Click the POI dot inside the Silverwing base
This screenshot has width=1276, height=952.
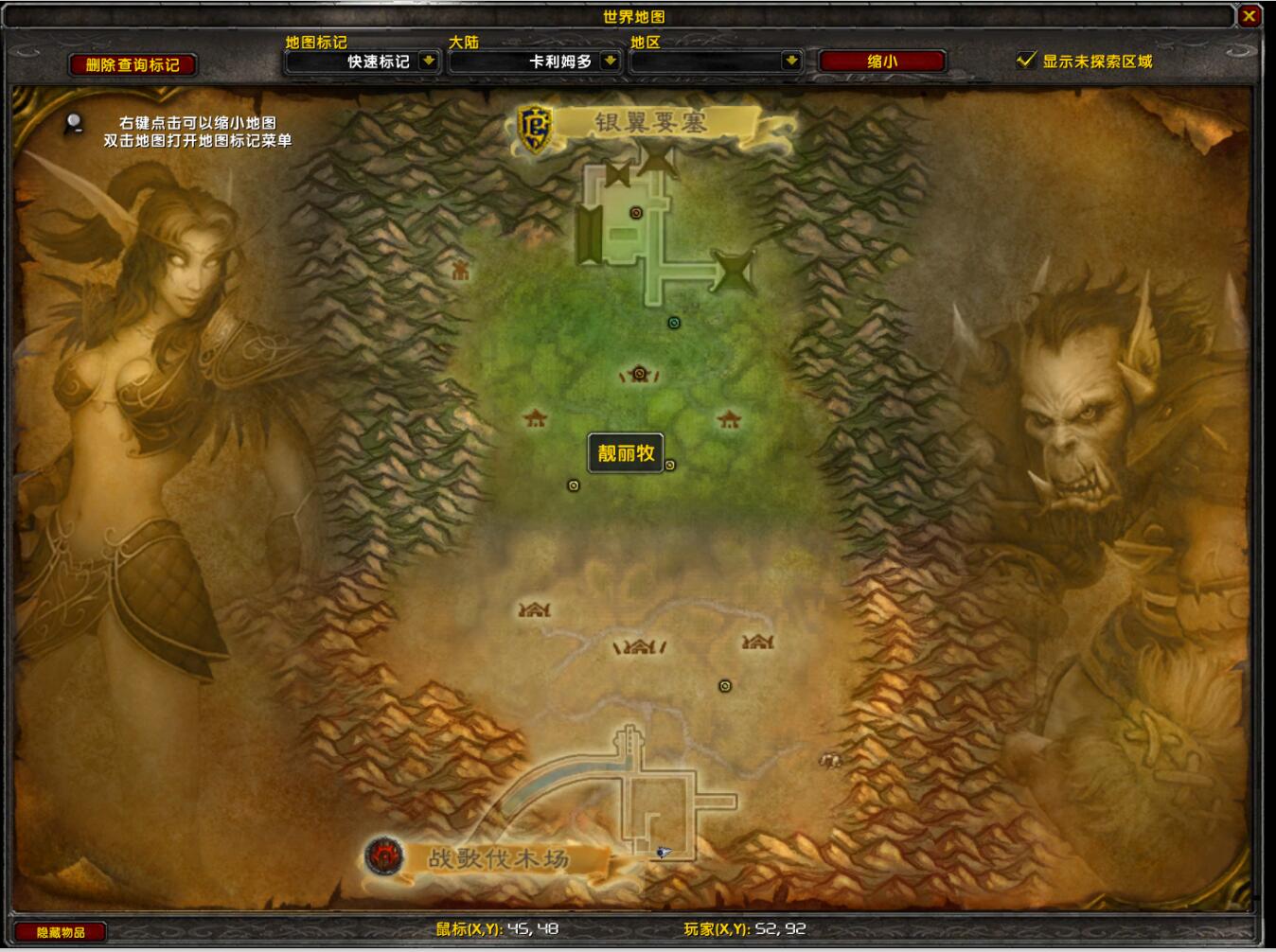pos(634,212)
